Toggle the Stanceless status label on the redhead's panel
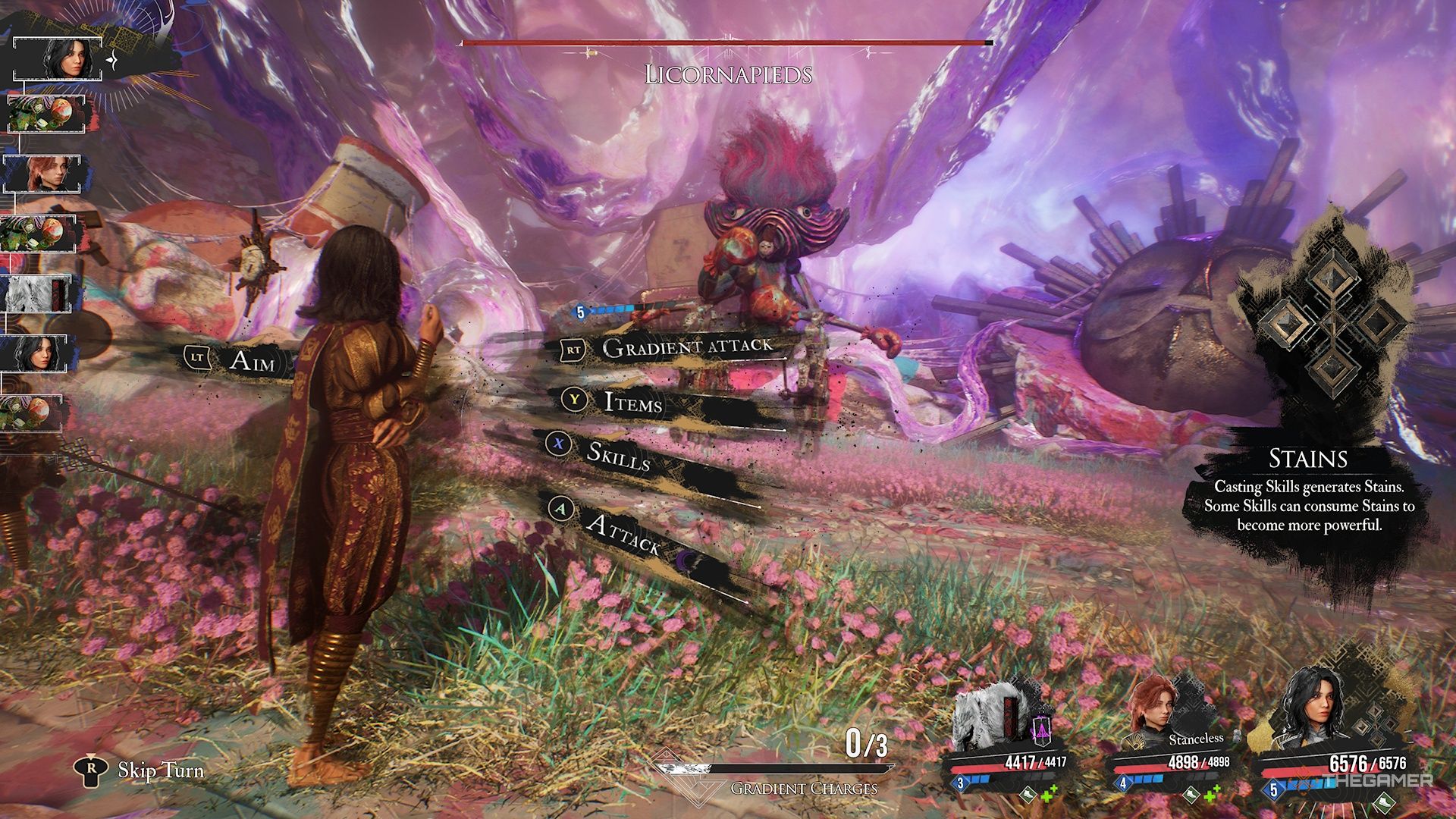The height and width of the screenshot is (819, 1456). pos(1196,739)
